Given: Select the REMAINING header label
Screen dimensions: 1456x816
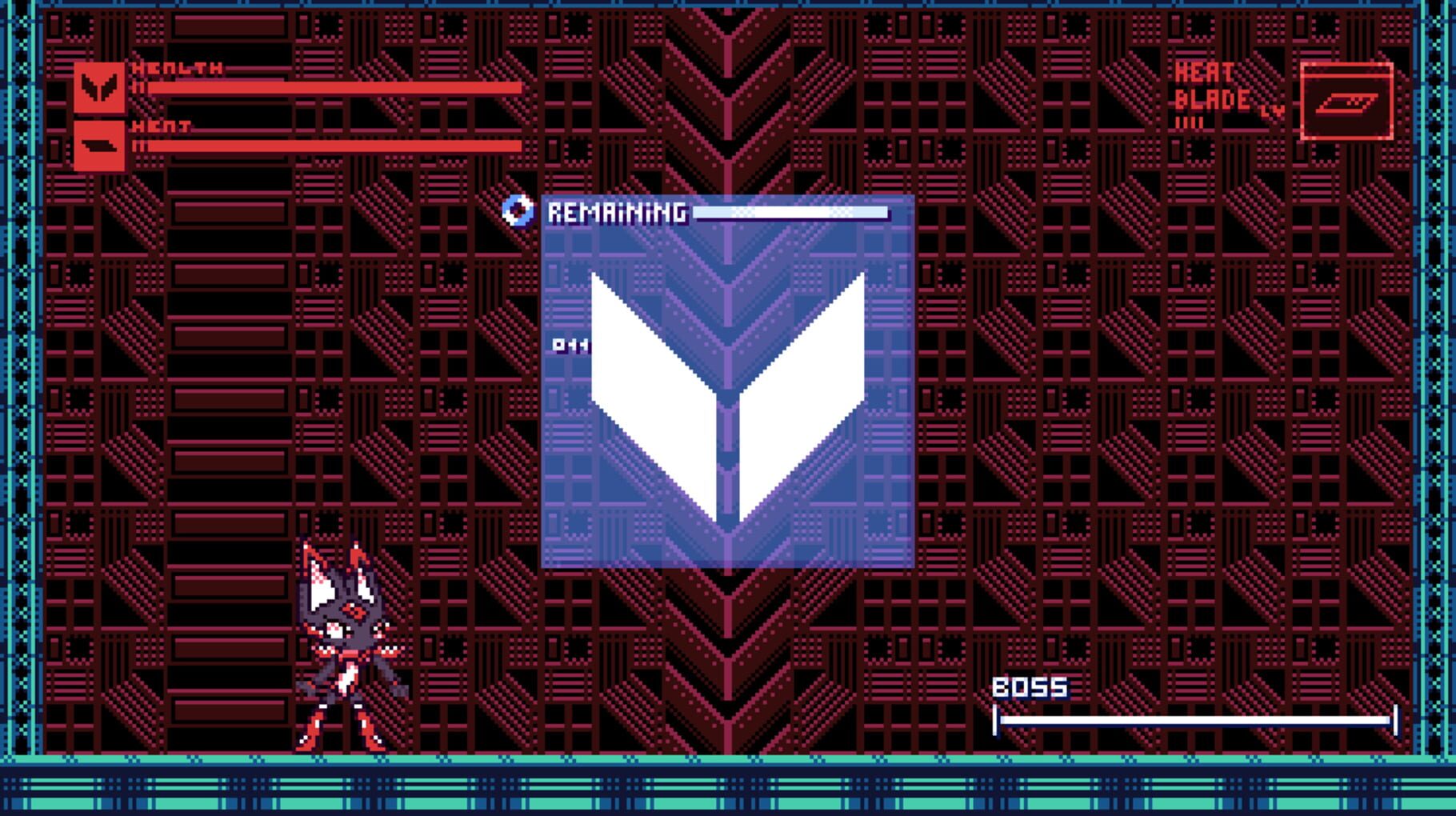Looking at the screenshot, I should click(x=616, y=212).
